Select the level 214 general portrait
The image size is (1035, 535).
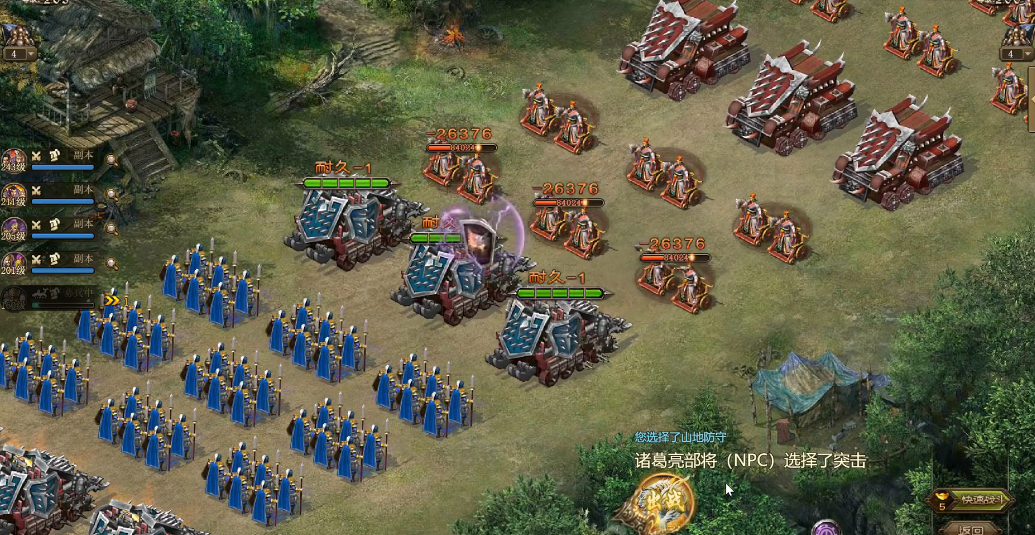(14, 193)
